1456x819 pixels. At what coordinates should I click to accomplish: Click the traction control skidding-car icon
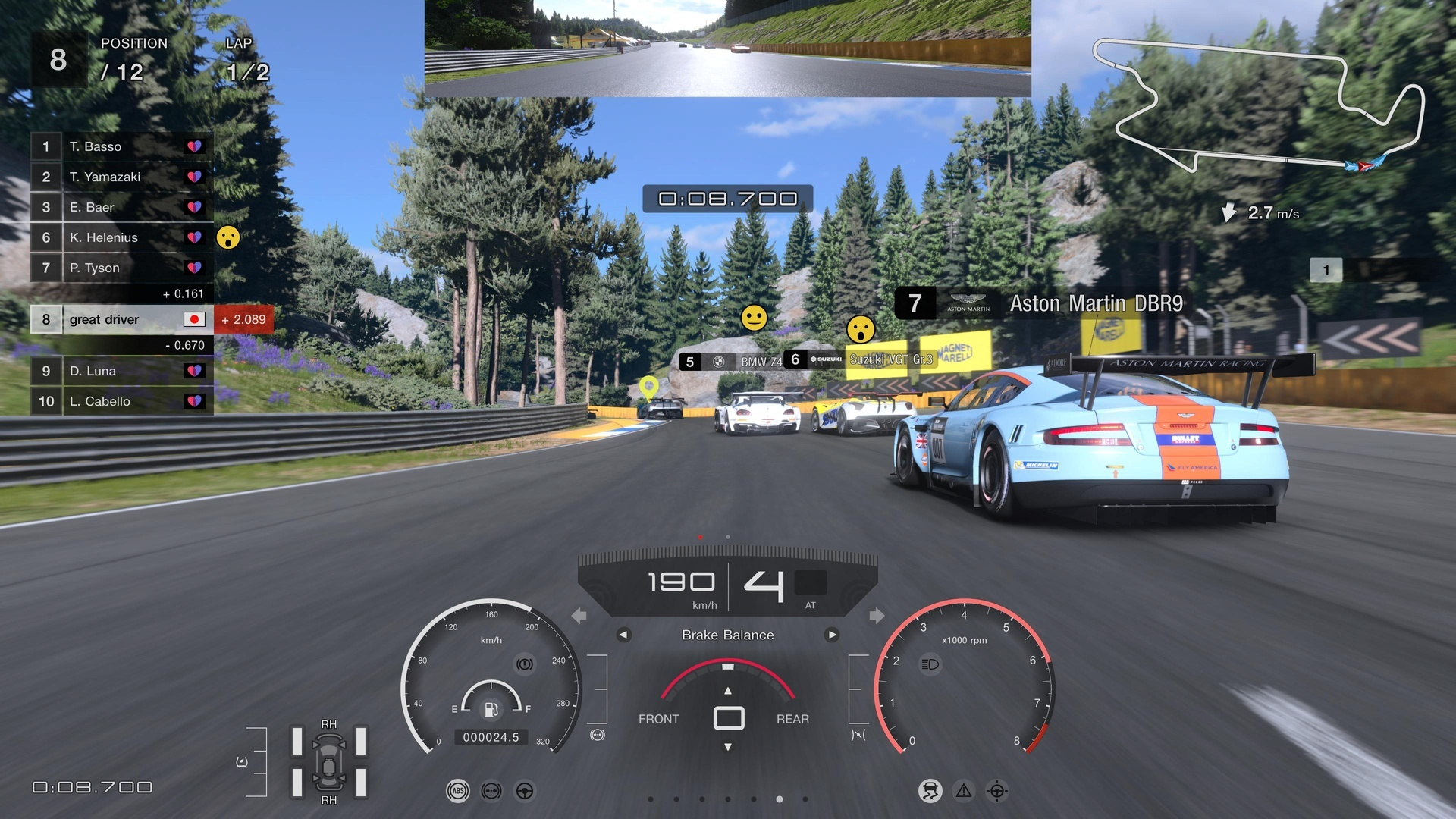point(930,791)
